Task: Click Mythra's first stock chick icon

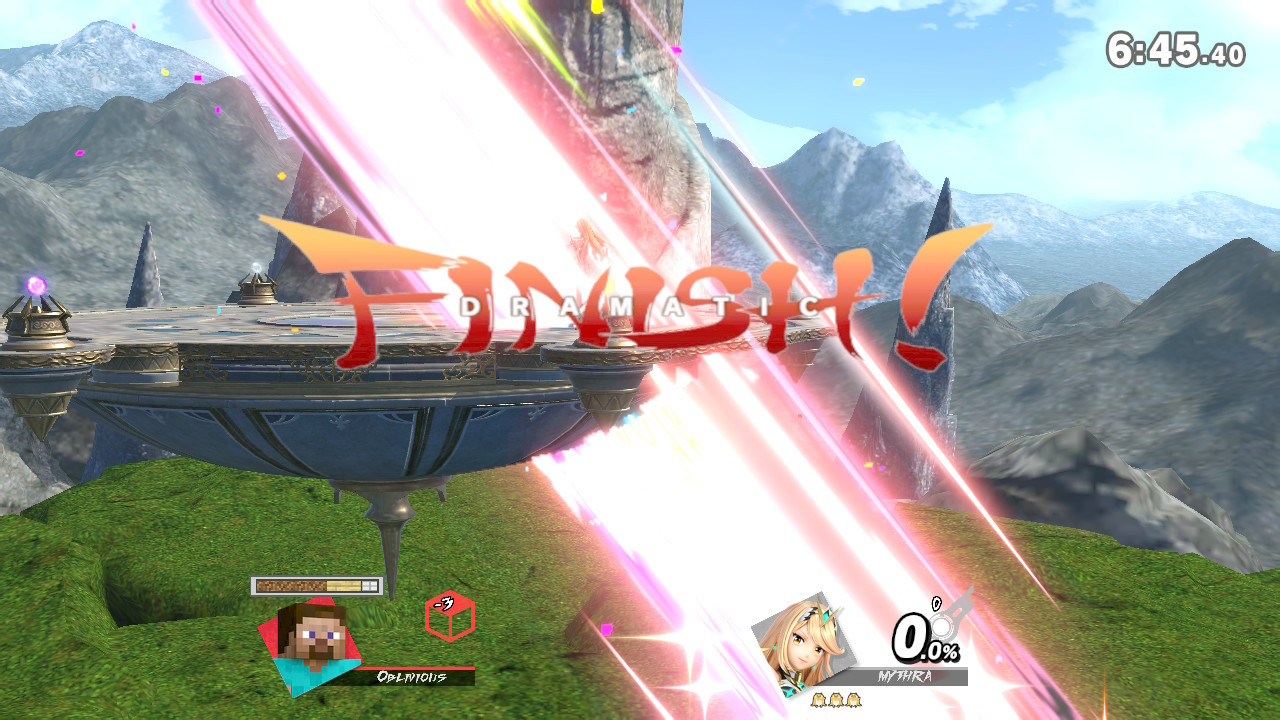Action: pyautogui.click(x=818, y=700)
